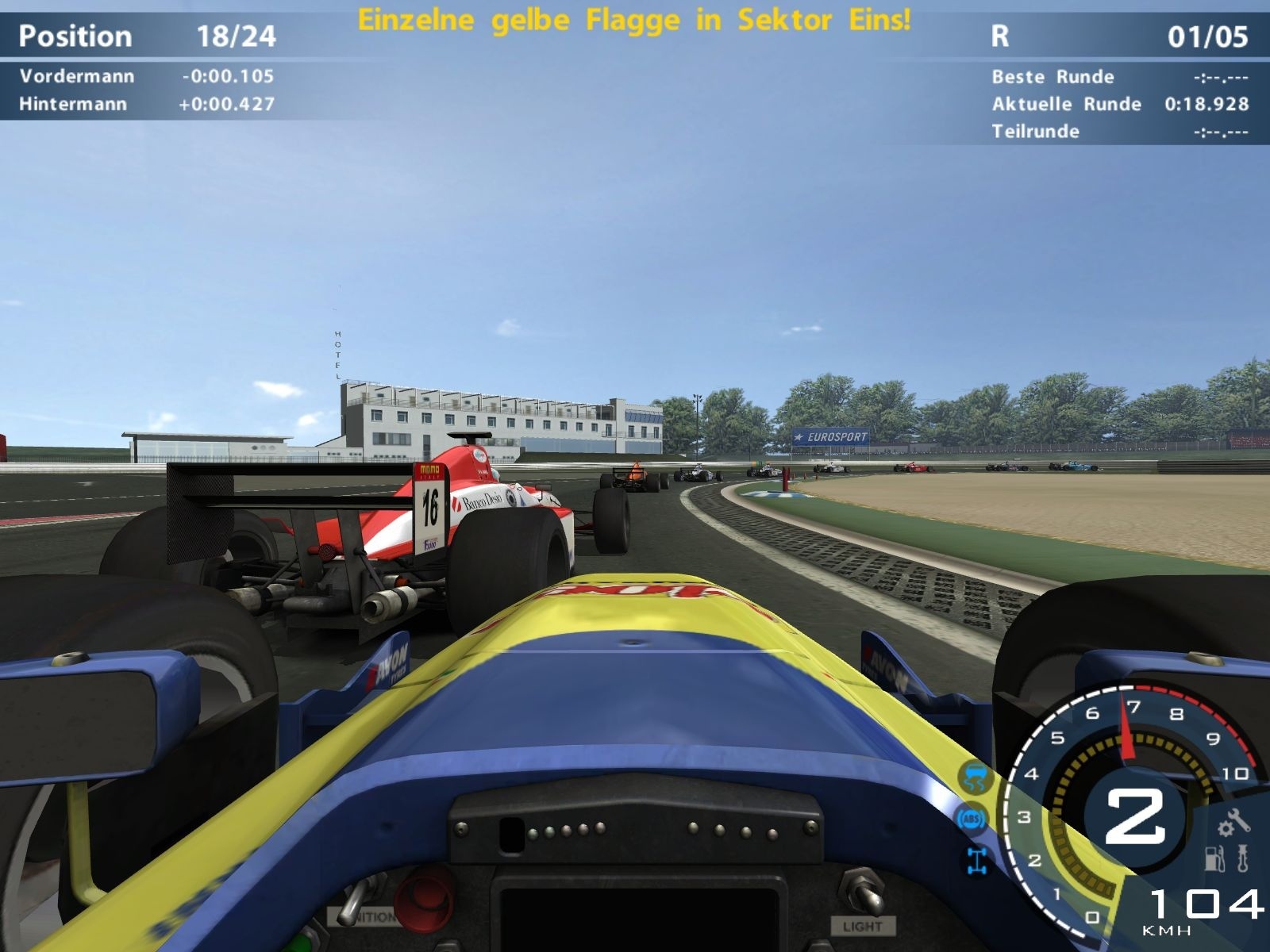Image resolution: width=1270 pixels, height=952 pixels.
Task: Expand the Position 18/24 panel
Action: pyautogui.click(x=147, y=36)
